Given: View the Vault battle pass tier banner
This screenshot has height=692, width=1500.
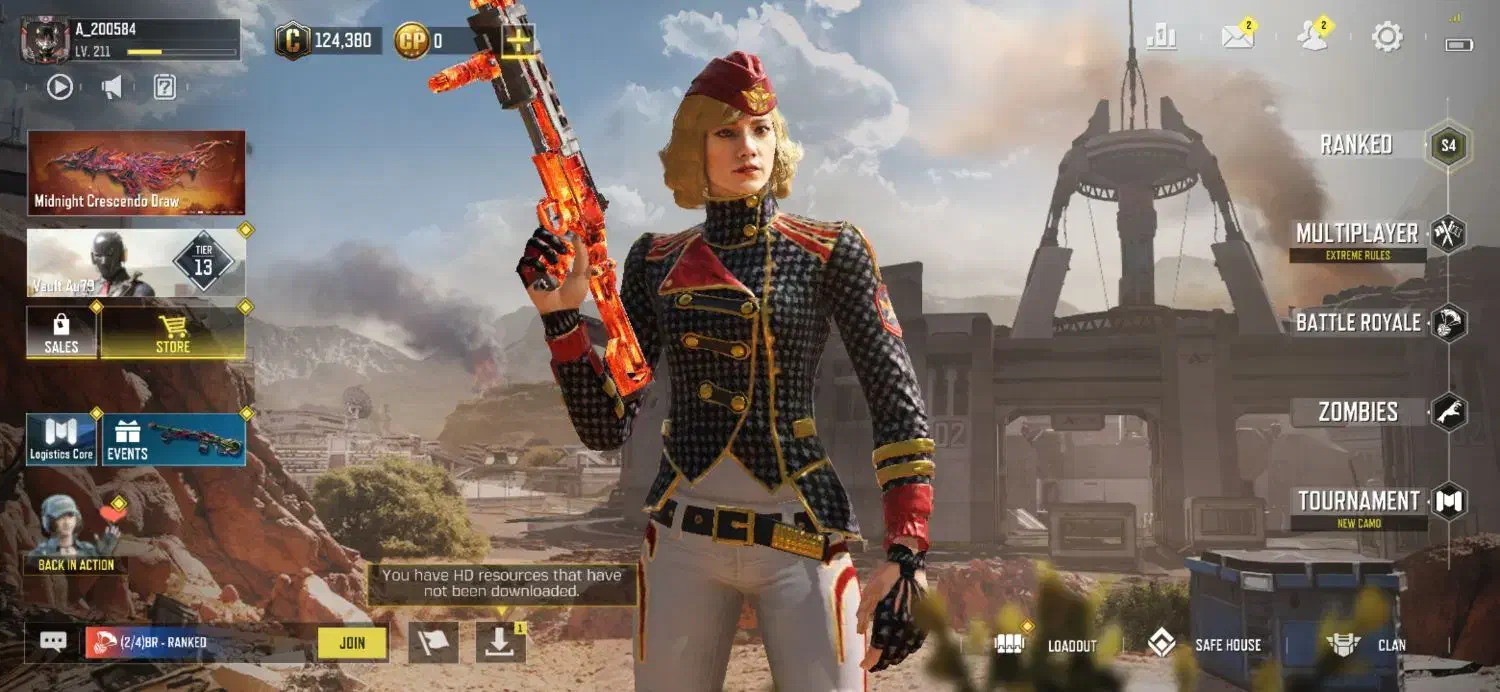Looking at the screenshot, I should [x=136, y=263].
